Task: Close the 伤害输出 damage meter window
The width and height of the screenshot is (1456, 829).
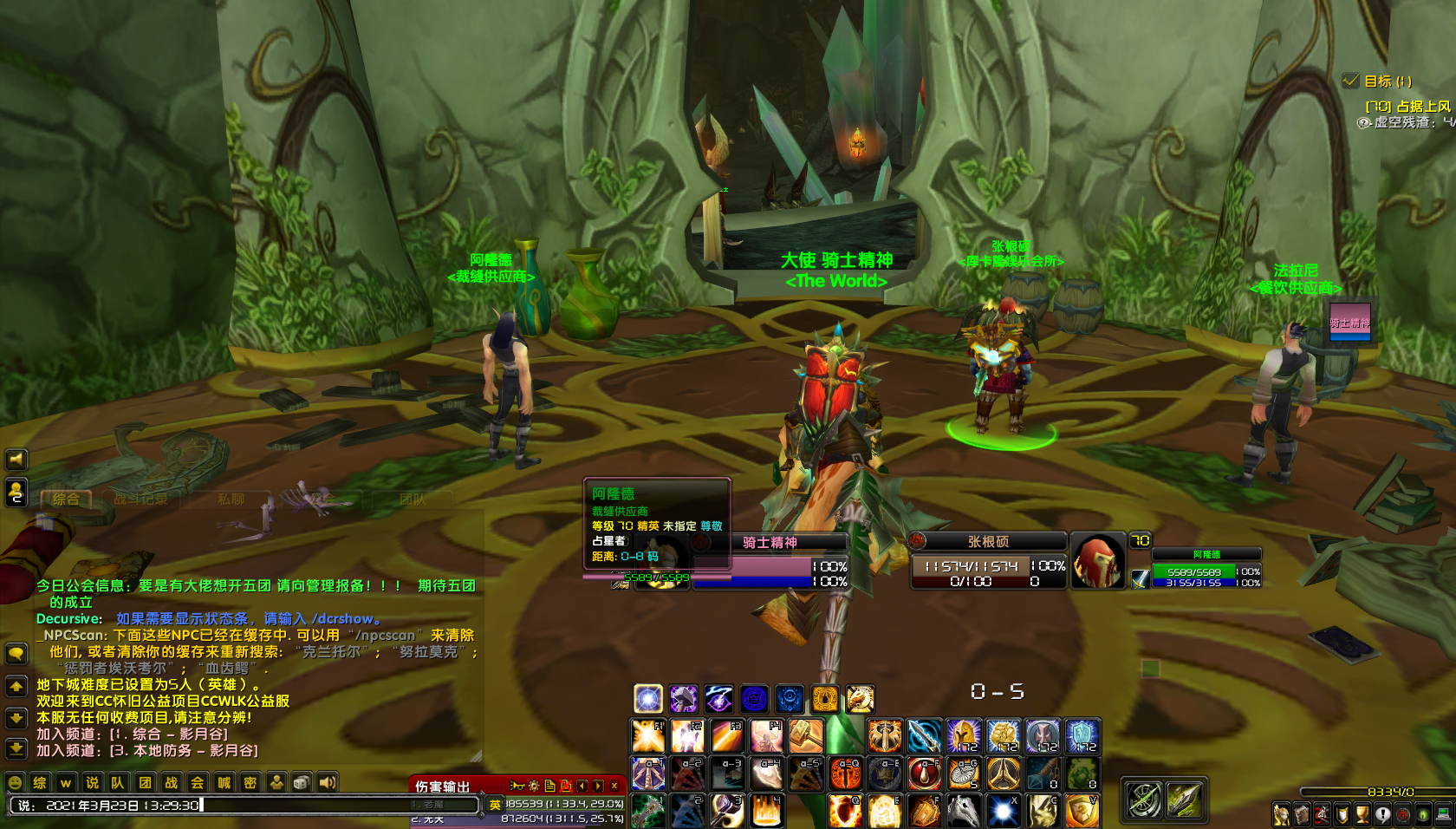Action: [614, 786]
